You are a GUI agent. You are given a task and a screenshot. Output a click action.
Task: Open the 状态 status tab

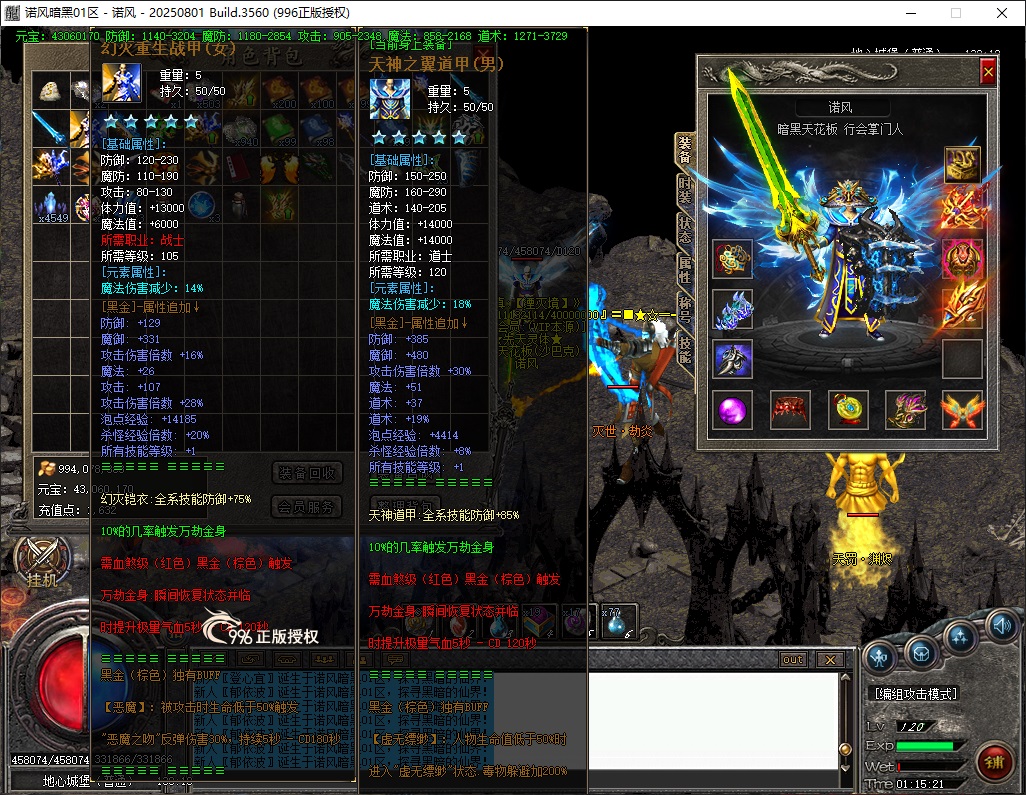[x=685, y=230]
